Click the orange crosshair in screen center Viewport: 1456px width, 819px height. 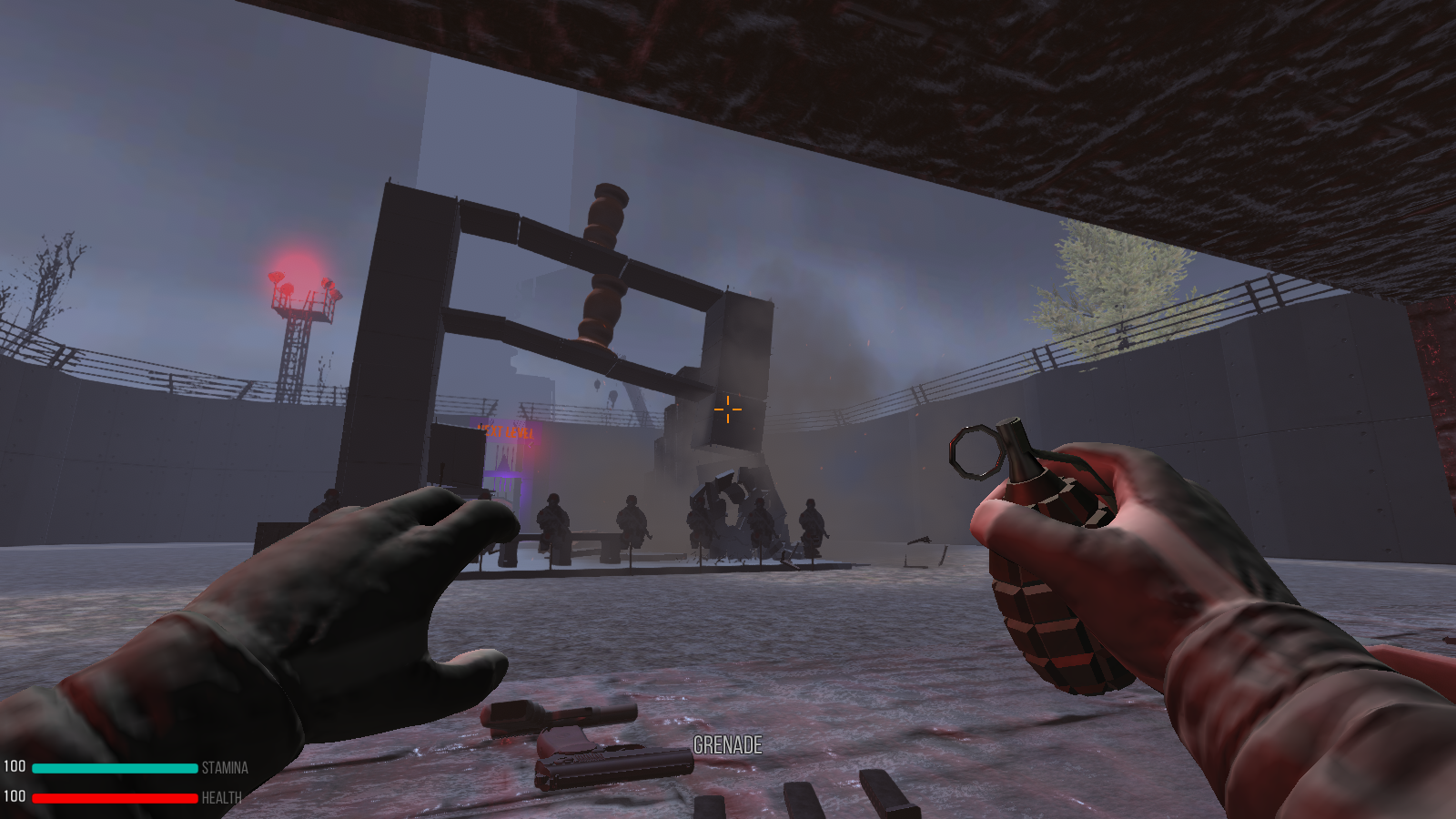[x=728, y=409]
